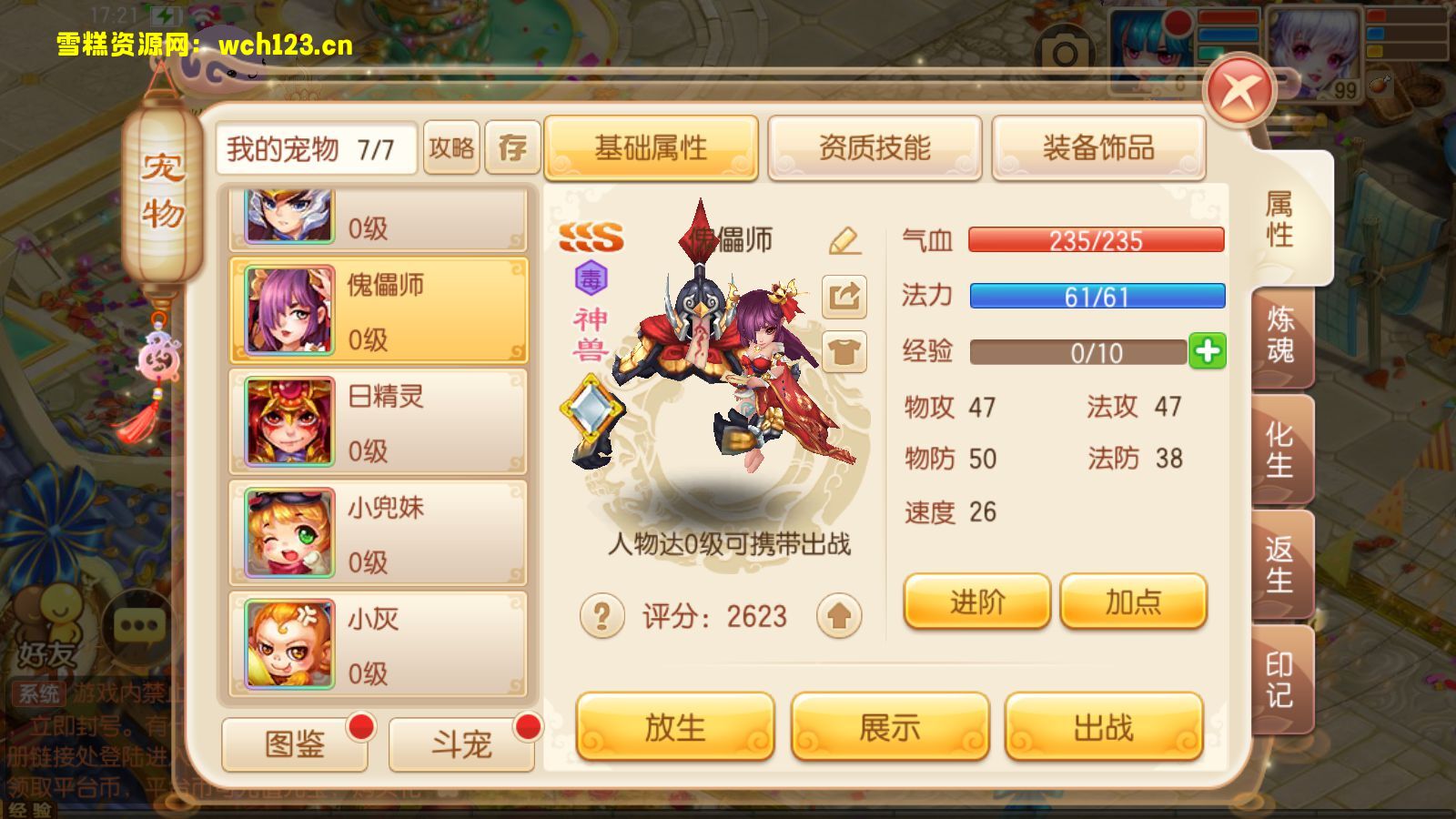1456x819 pixels.
Task: Tap the share icon beside the pet portrait
Action: pyautogui.click(x=843, y=298)
